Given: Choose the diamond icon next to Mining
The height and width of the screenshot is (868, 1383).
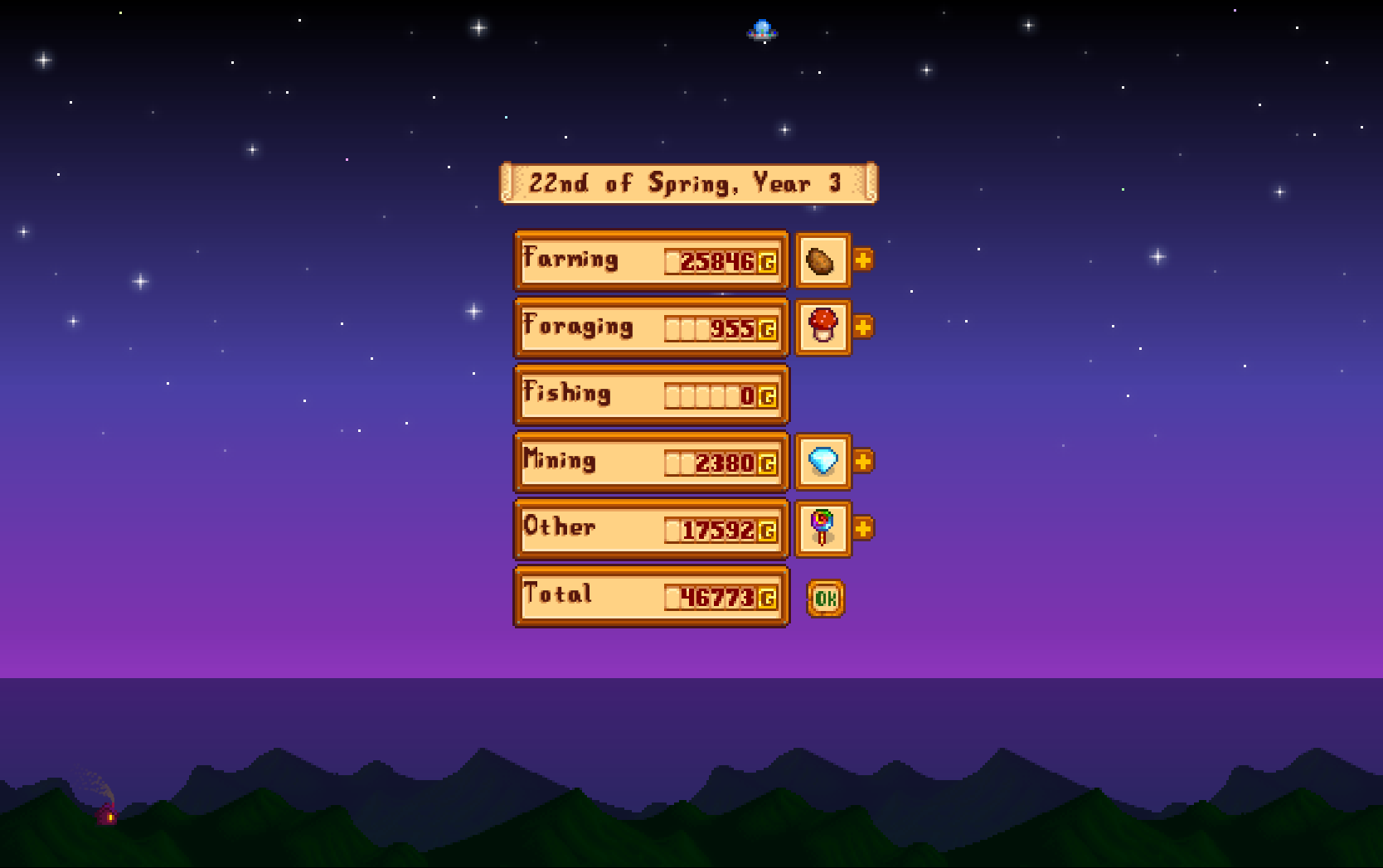Looking at the screenshot, I should click(x=823, y=462).
